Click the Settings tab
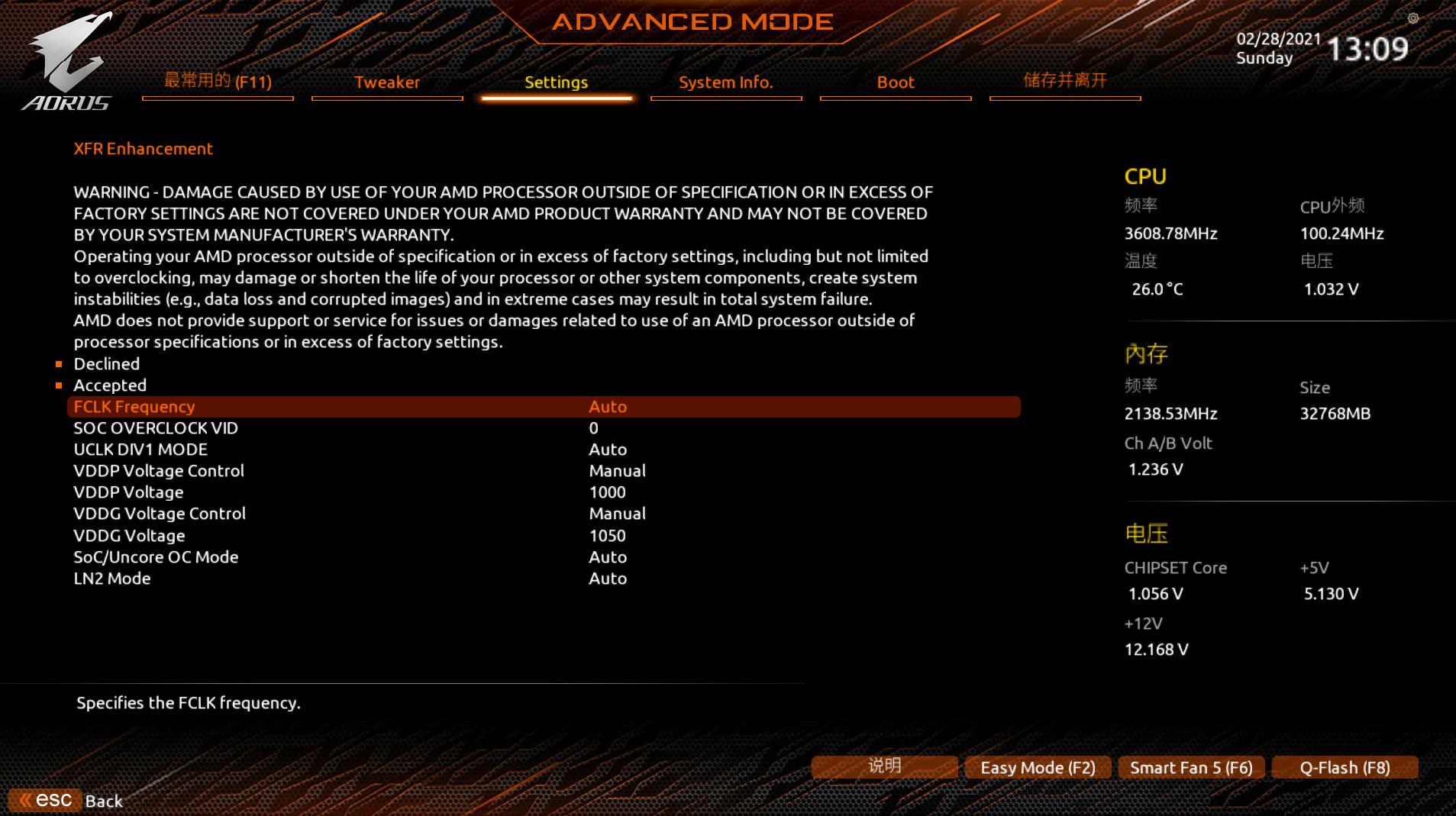This screenshot has height=816, width=1456. tap(556, 82)
